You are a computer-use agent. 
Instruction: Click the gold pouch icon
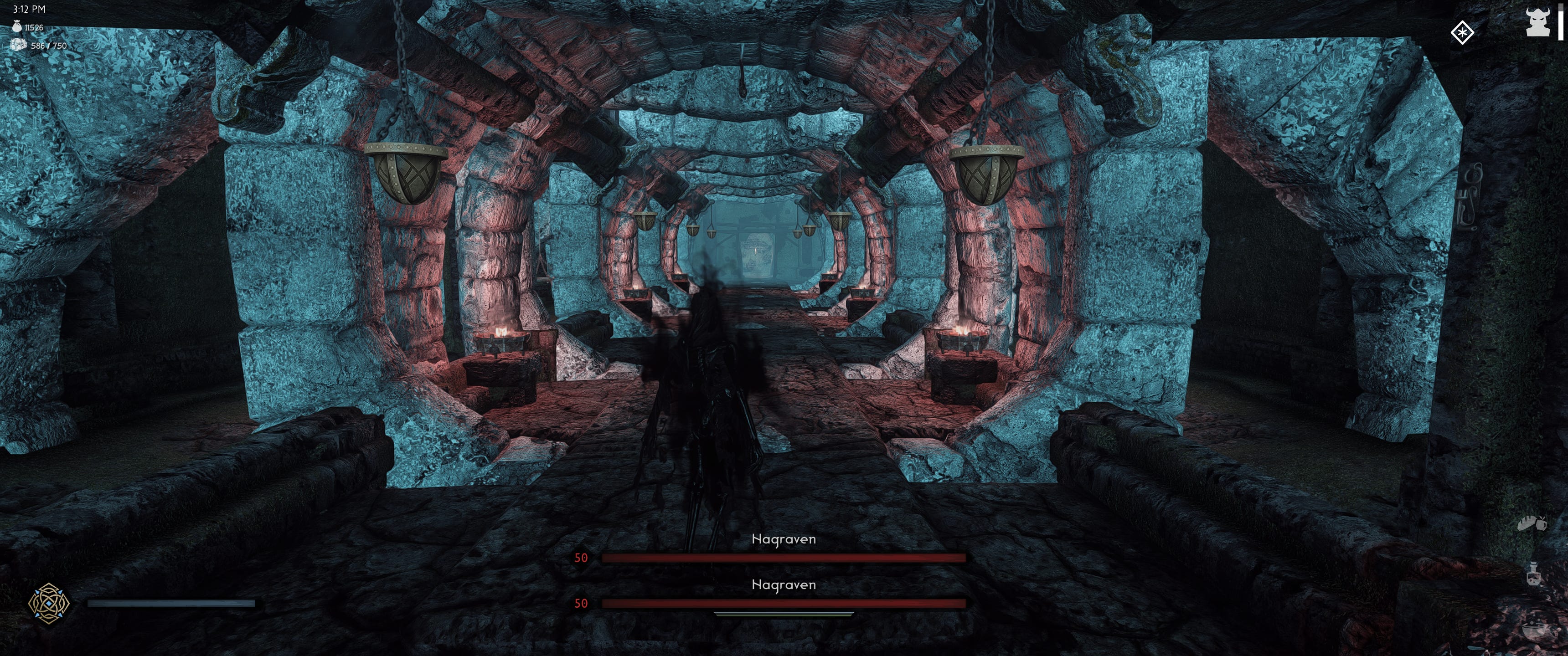tap(16, 27)
